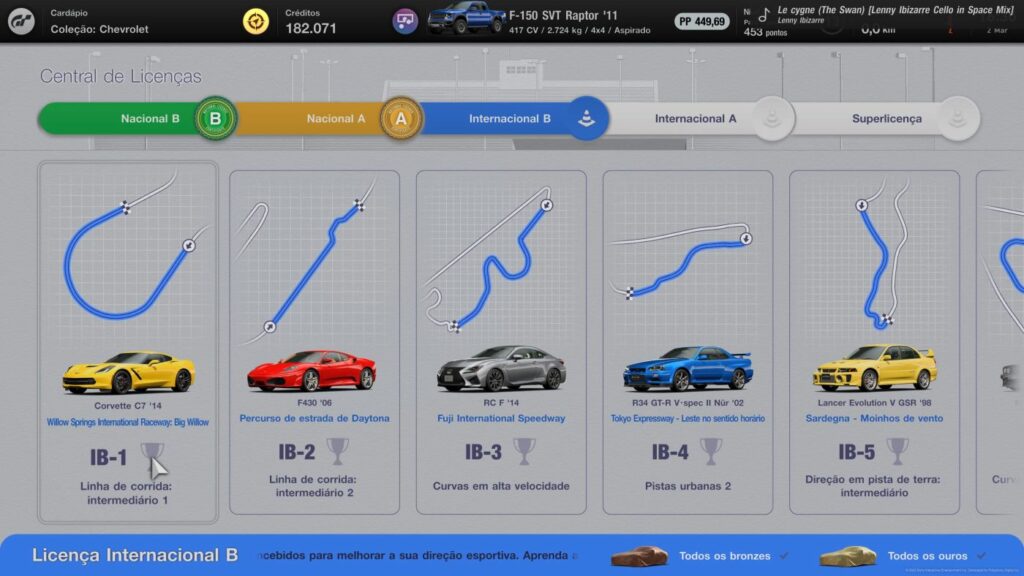Select the Internacional B tab
Viewport: 1024px width, 576px height.
coord(510,119)
